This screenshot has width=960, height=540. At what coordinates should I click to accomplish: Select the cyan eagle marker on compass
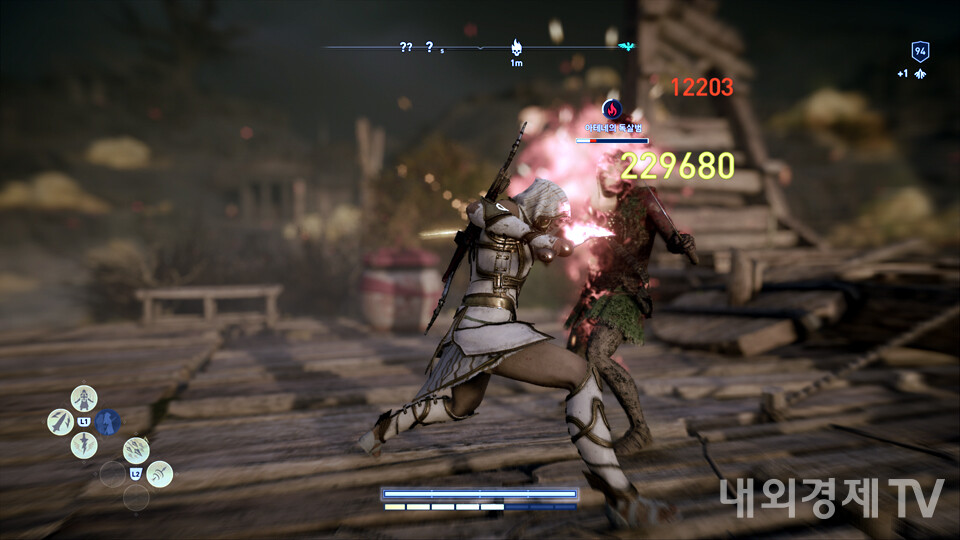[627, 46]
